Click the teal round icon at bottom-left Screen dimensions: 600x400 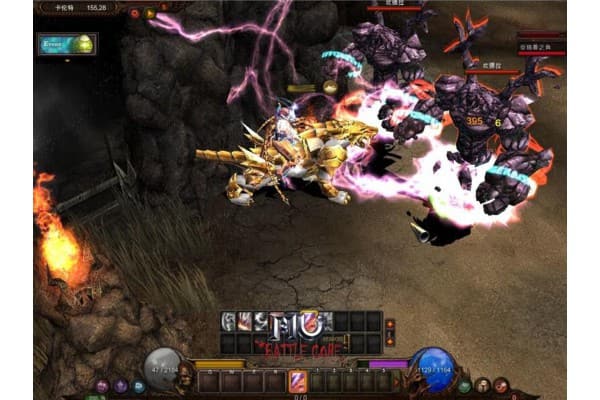click(138, 386)
